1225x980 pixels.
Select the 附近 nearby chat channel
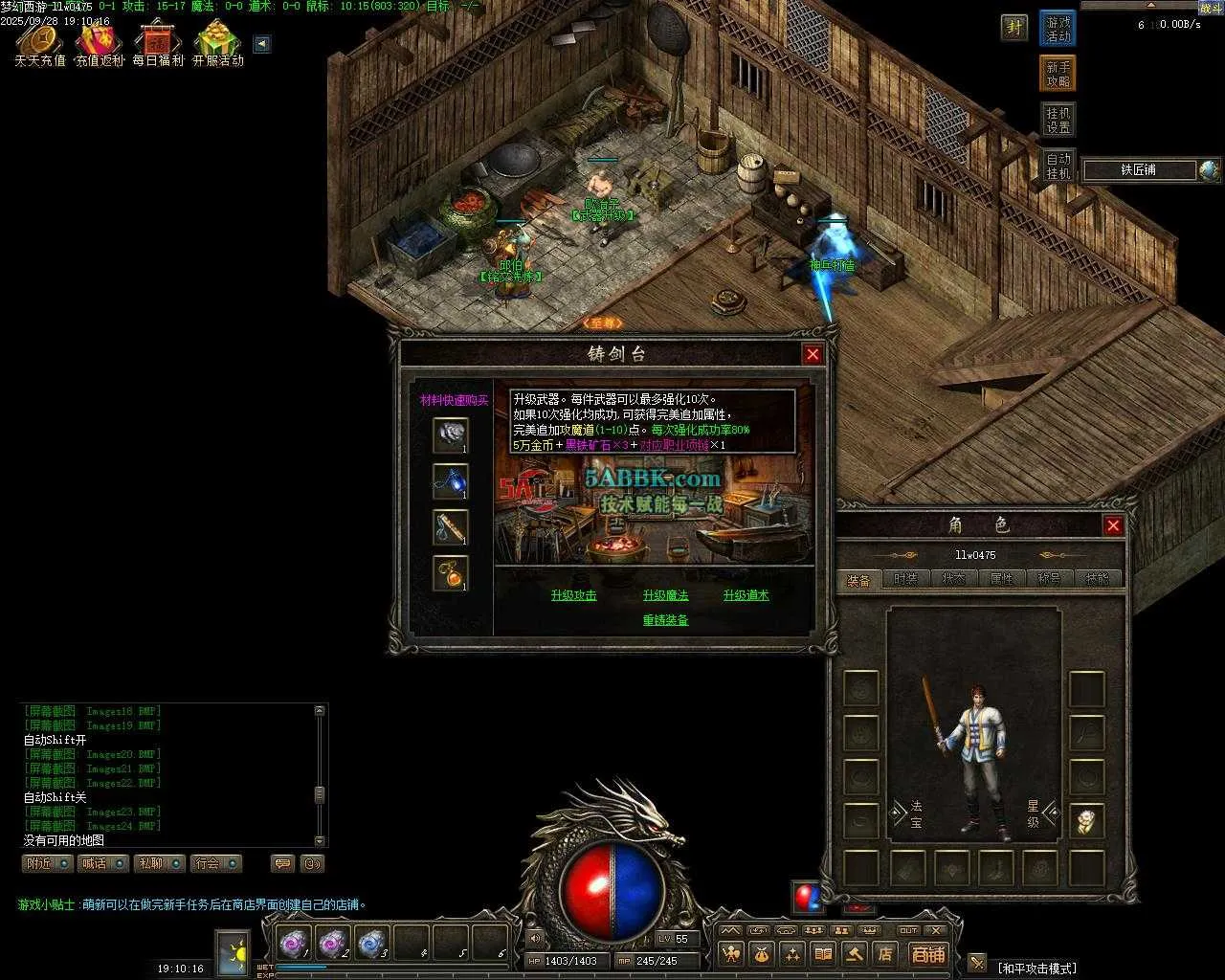tap(47, 863)
